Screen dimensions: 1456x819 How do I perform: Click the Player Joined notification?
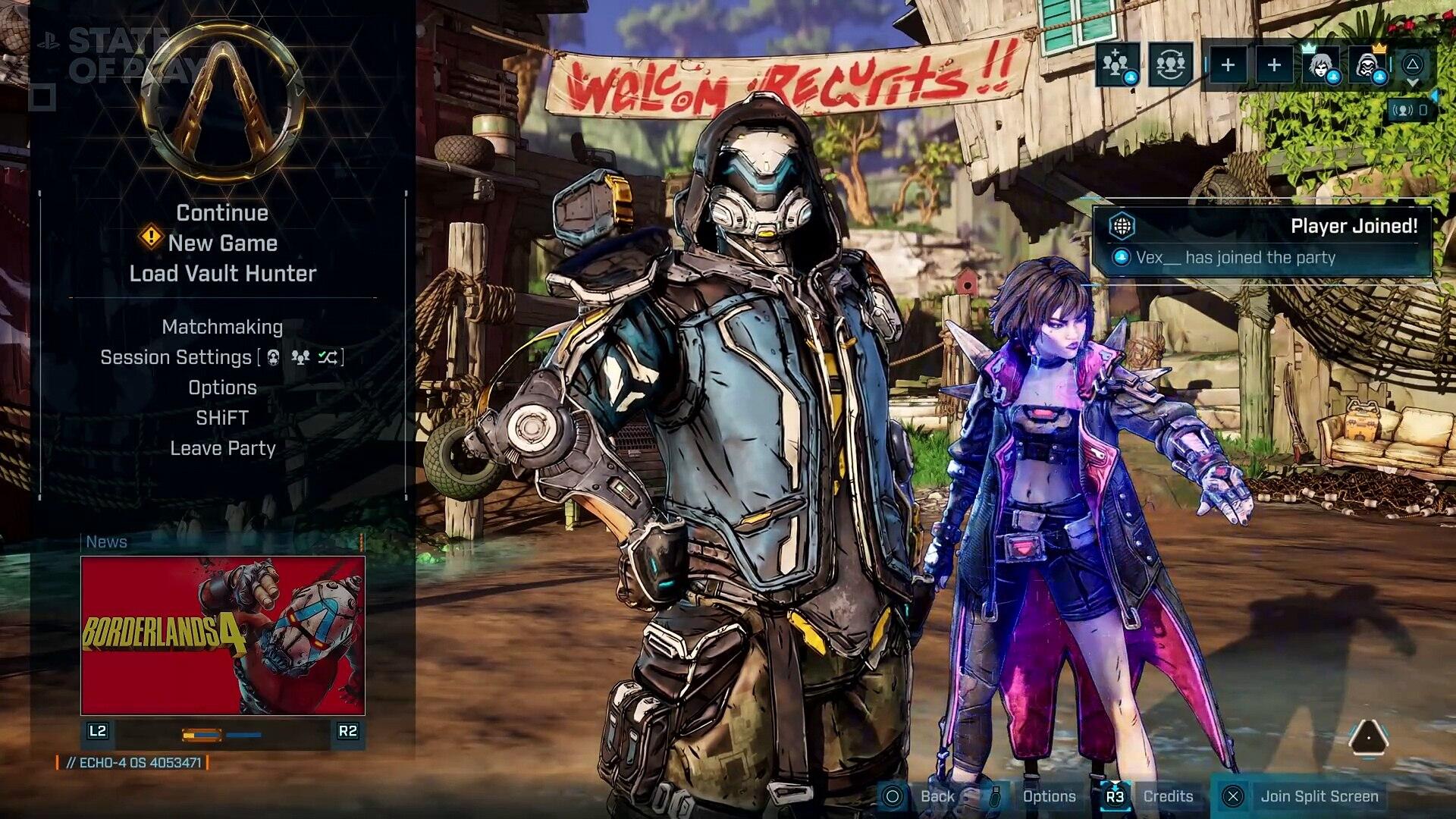[x=1262, y=241]
